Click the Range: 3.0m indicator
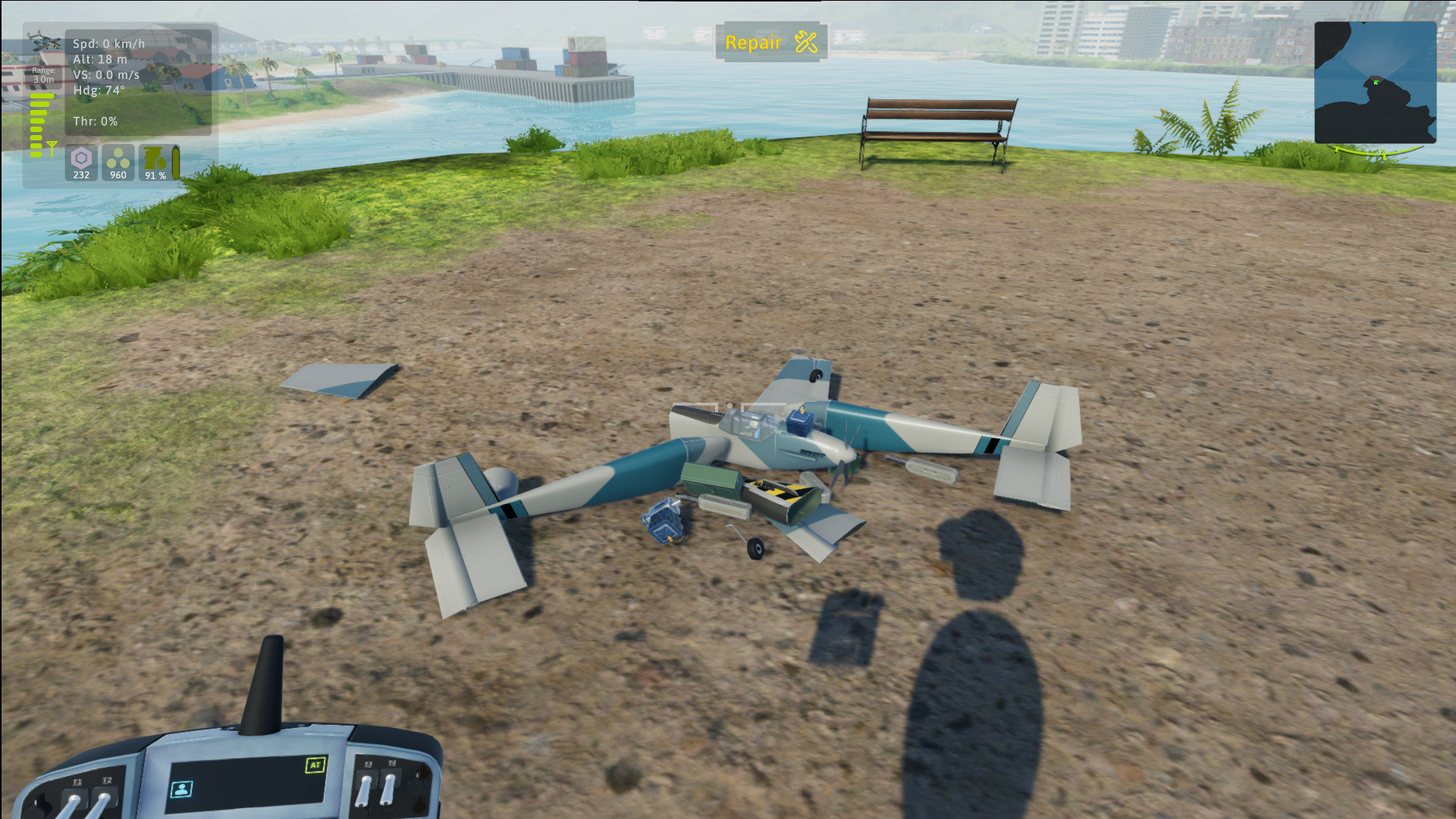Screen dimensions: 1456x819 (x=44, y=75)
